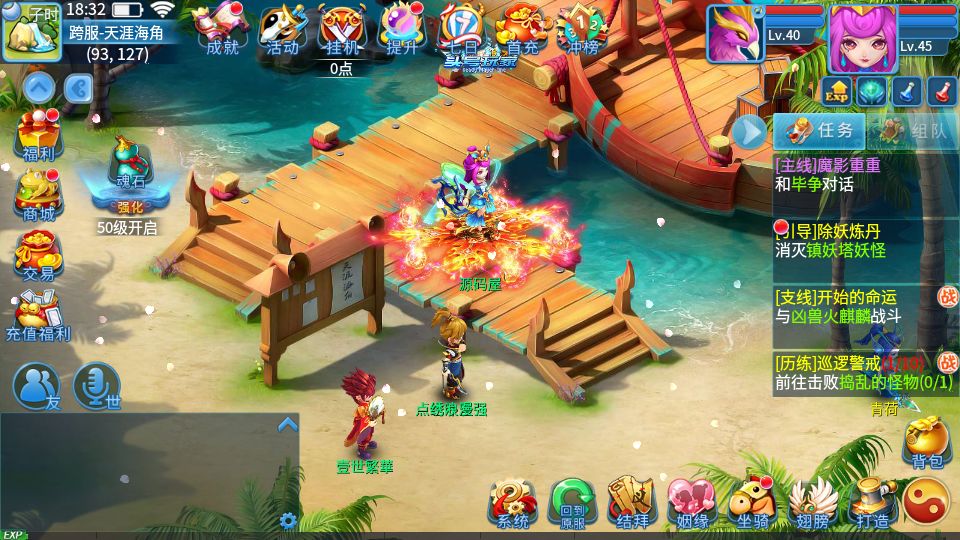Open the 翅膀 wings menu

click(811, 503)
